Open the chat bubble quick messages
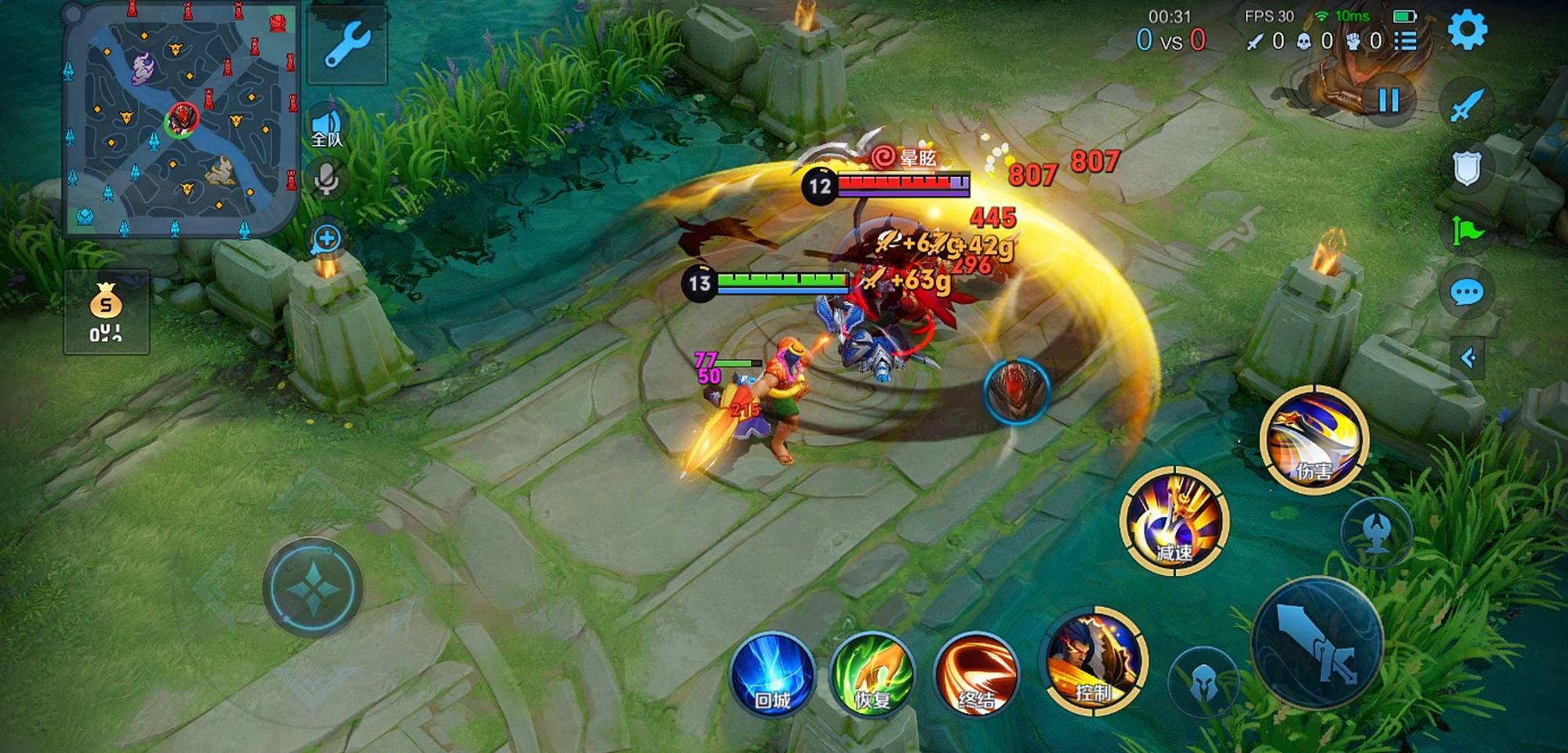This screenshot has width=1568, height=753. [1466, 293]
